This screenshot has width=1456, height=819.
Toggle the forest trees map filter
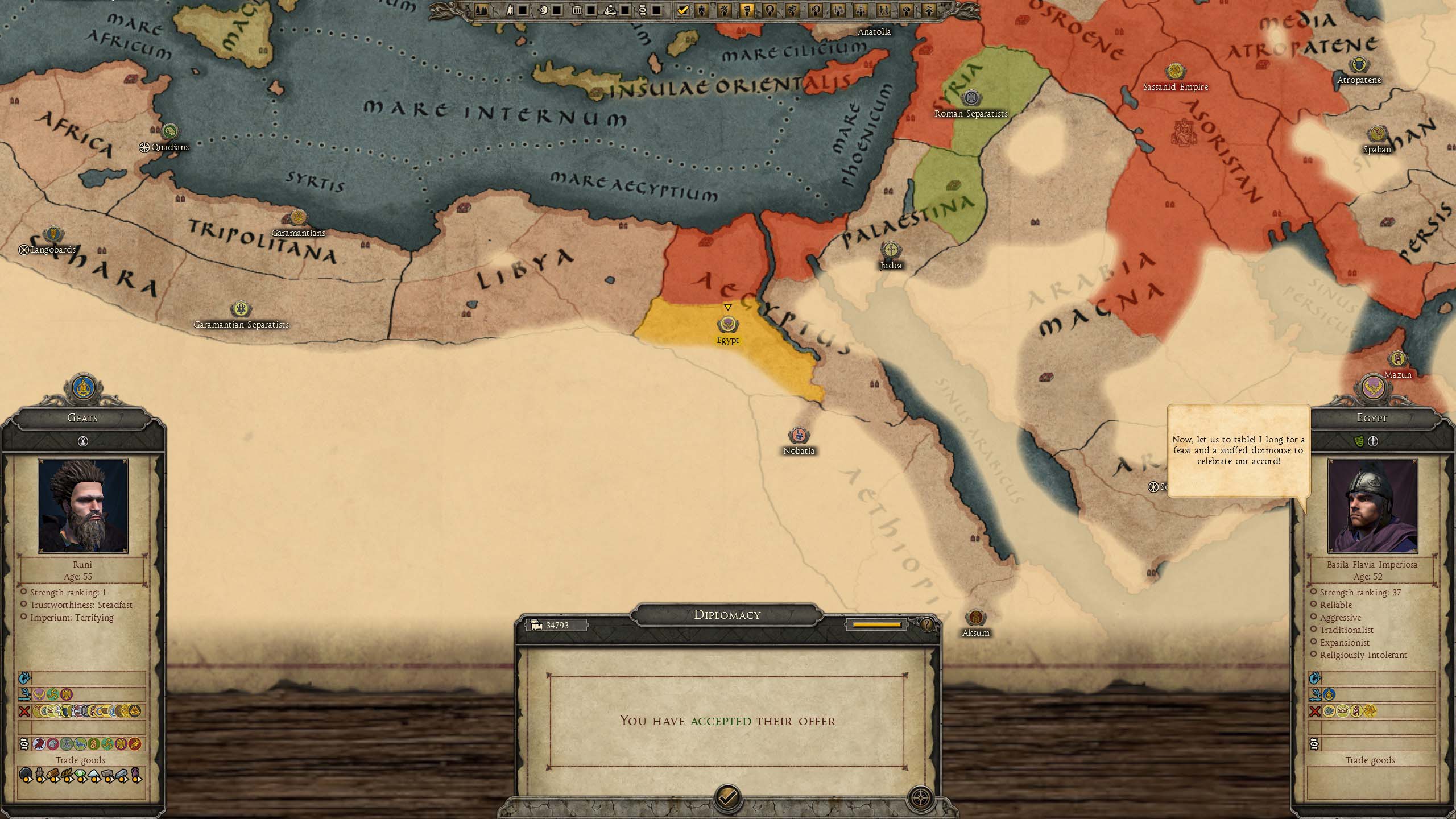tap(481, 10)
